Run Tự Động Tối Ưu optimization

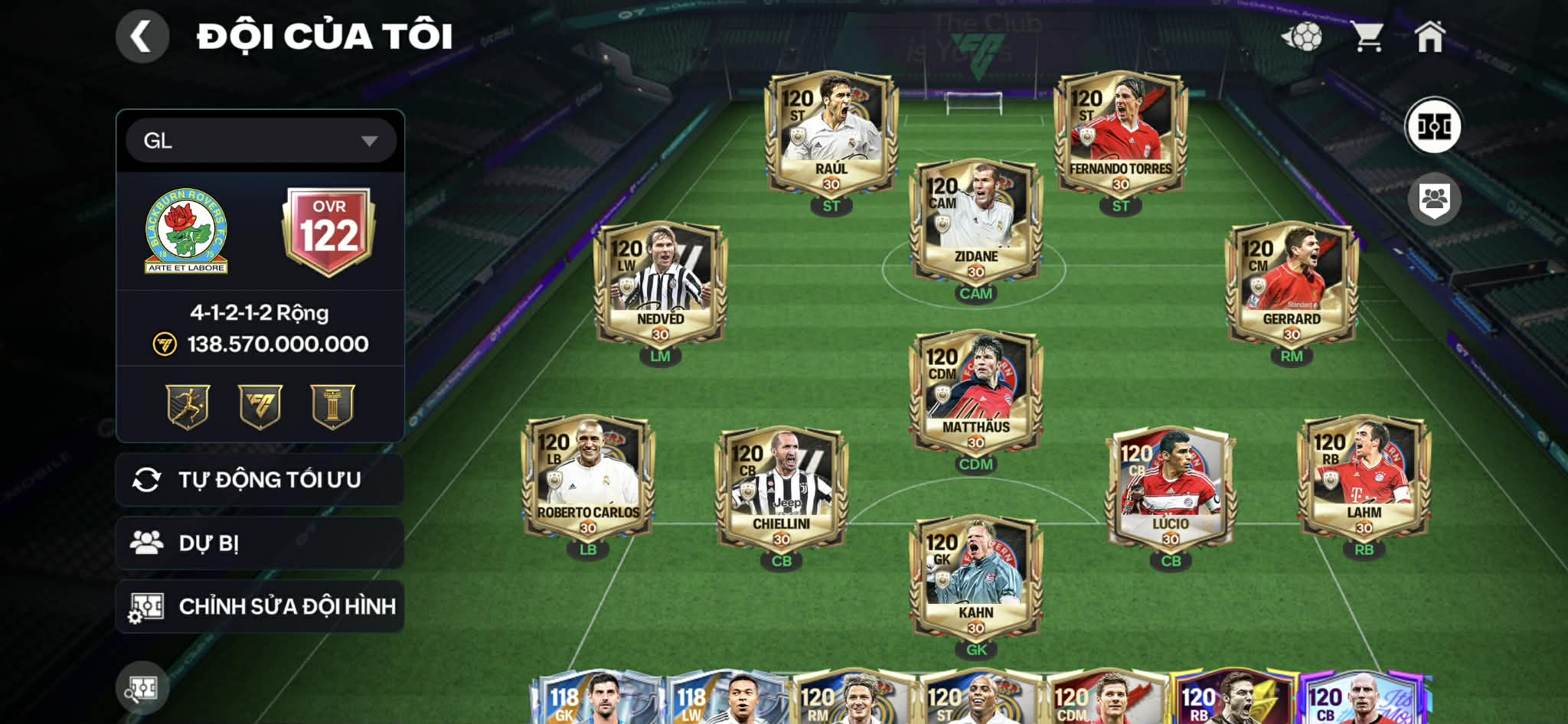(x=259, y=480)
